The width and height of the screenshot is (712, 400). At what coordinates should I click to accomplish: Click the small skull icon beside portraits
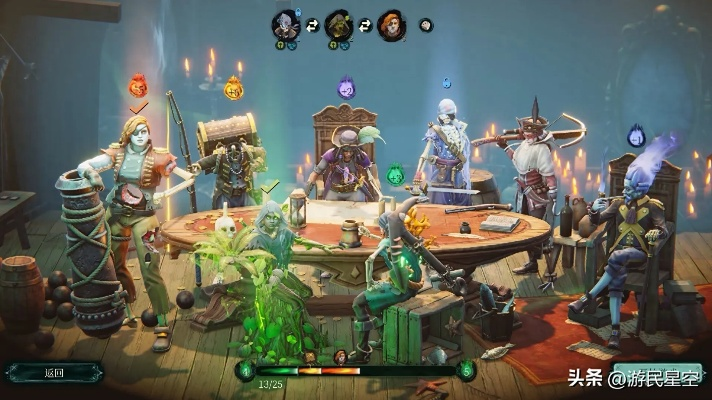[x=426, y=24]
